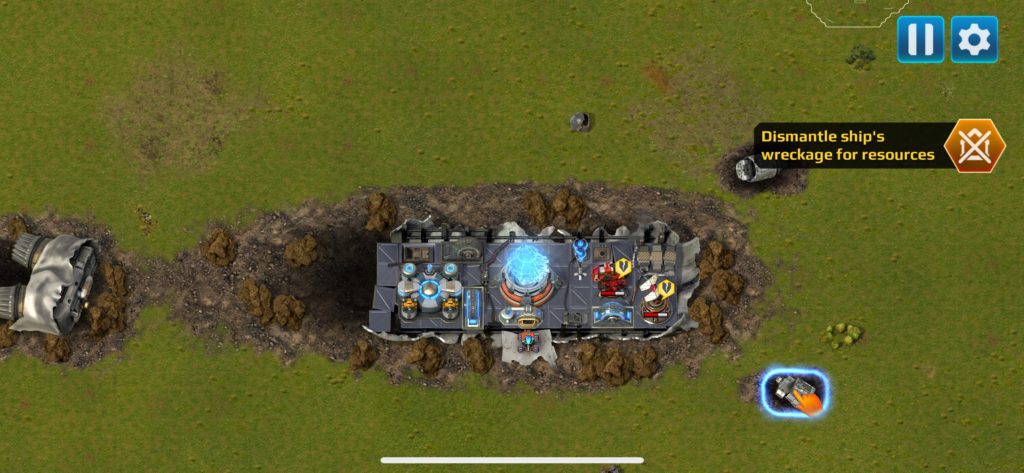Screen dimensions: 1024x473
Task: Open the "Dismantle ship's wreckage" objective banner
Action: [847, 146]
